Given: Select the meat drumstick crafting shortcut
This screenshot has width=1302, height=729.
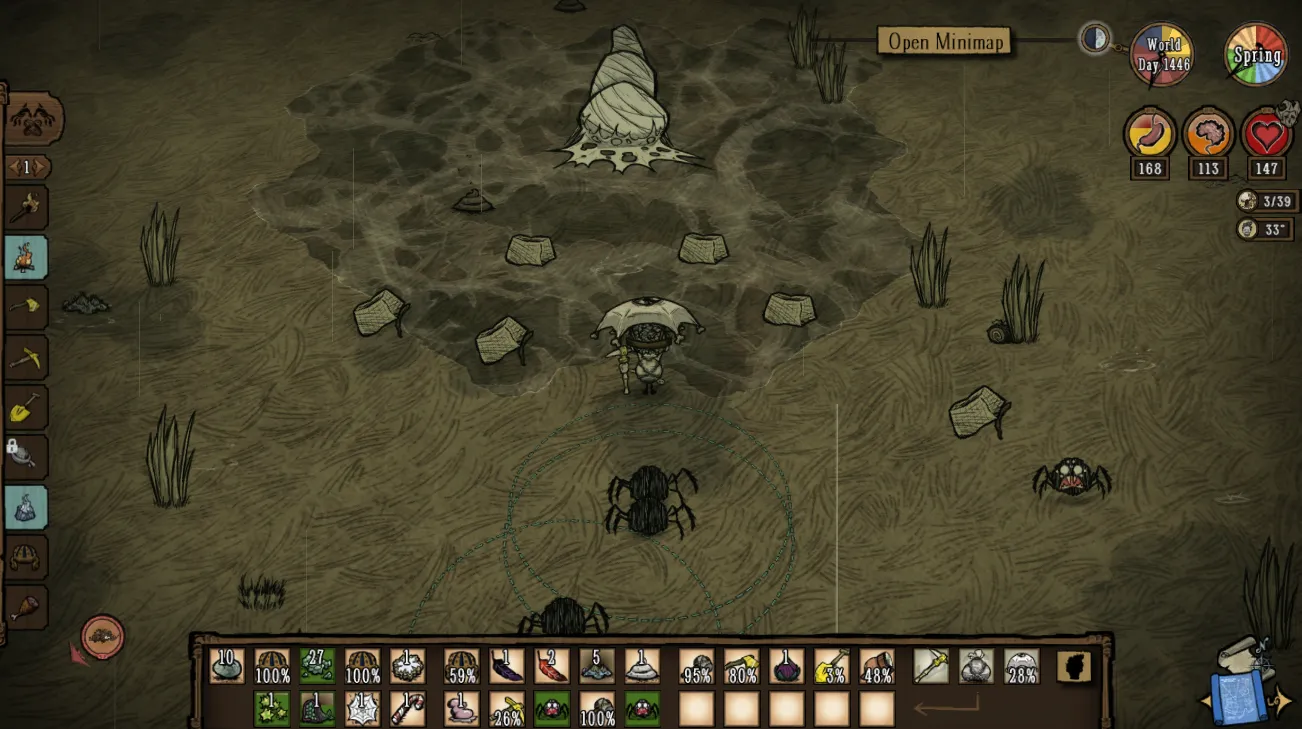Looking at the screenshot, I should [26, 607].
